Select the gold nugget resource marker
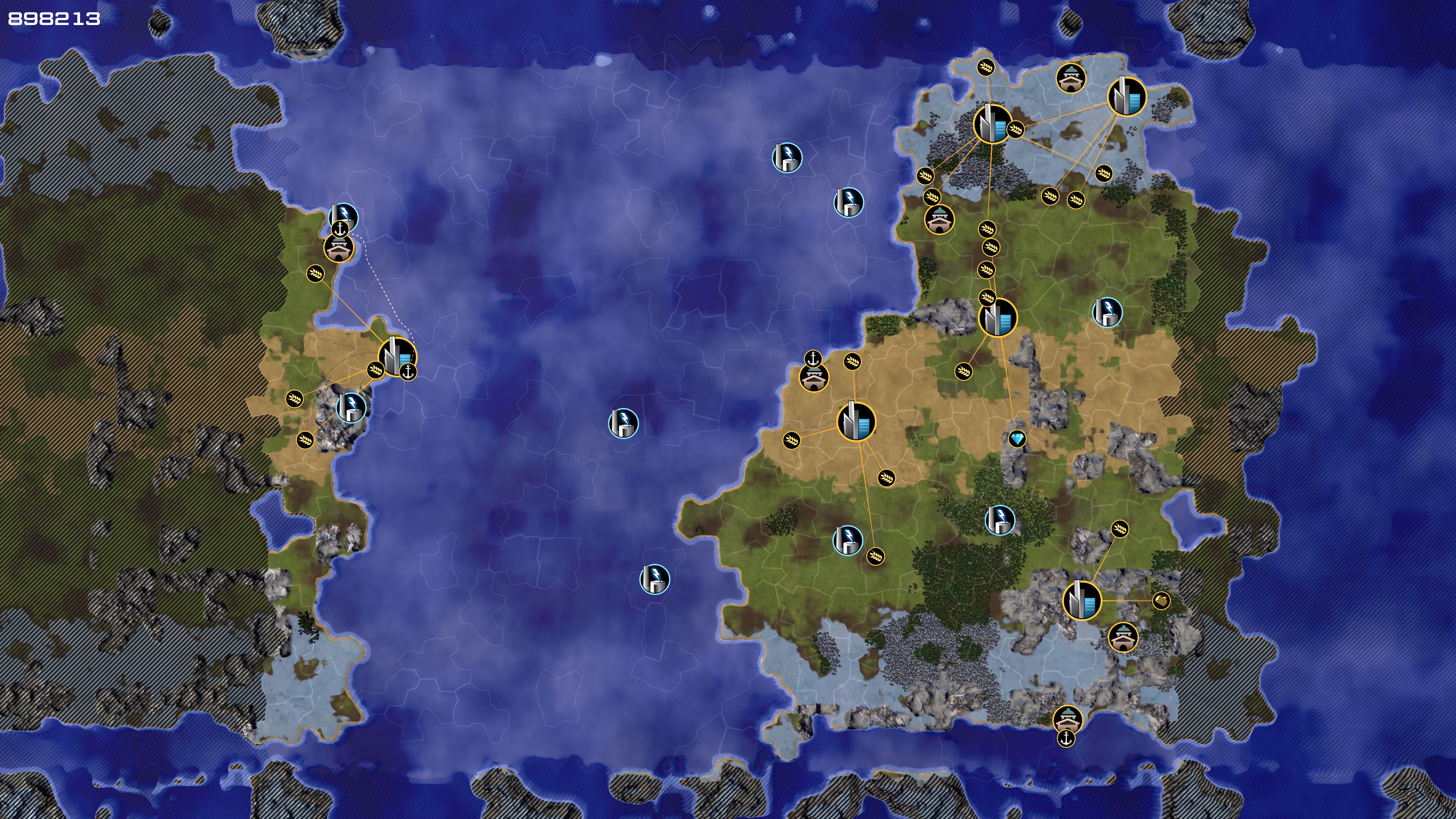The width and height of the screenshot is (1456, 819). pos(1160,600)
